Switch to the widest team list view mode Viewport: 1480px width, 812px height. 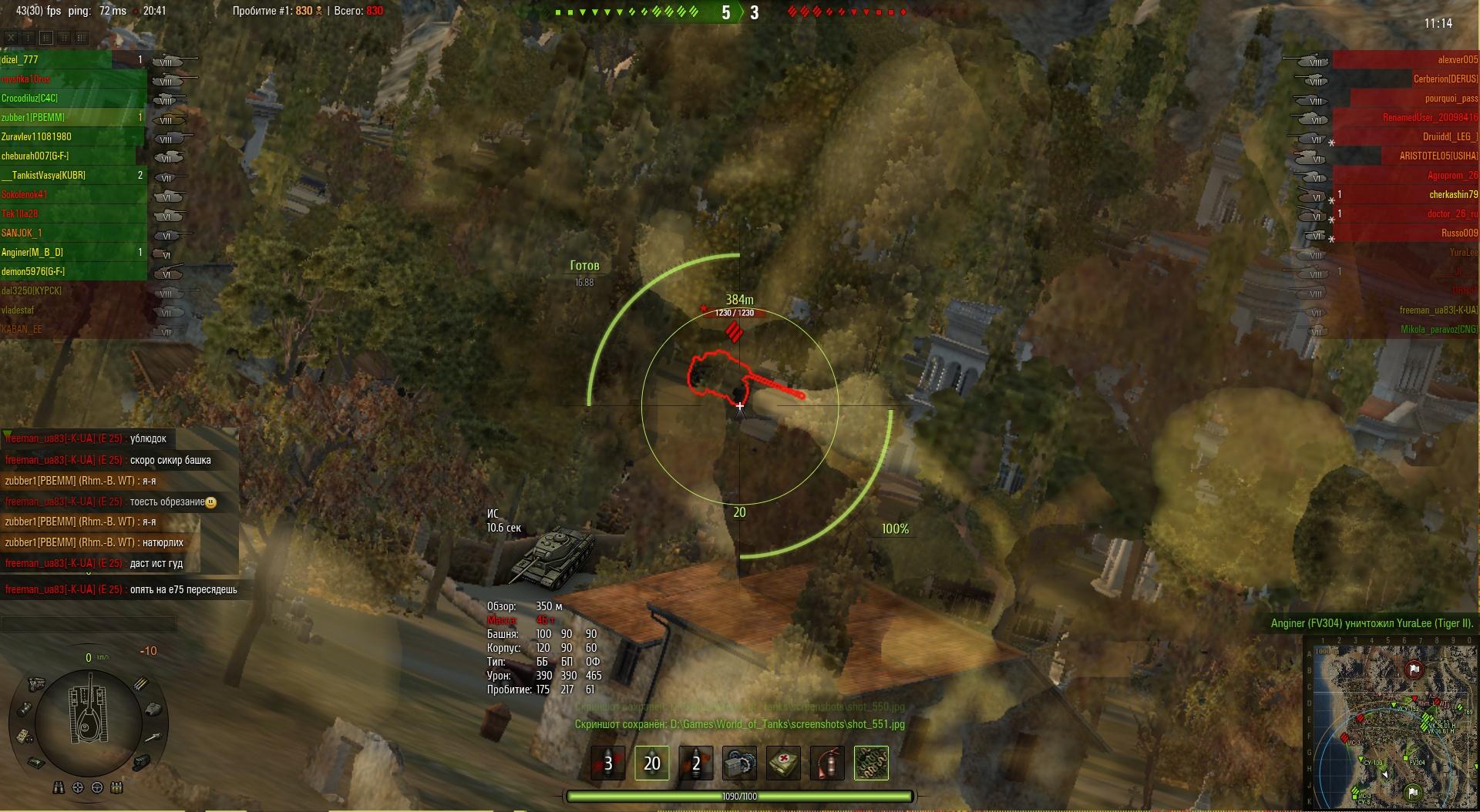pyautogui.click(x=82, y=37)
